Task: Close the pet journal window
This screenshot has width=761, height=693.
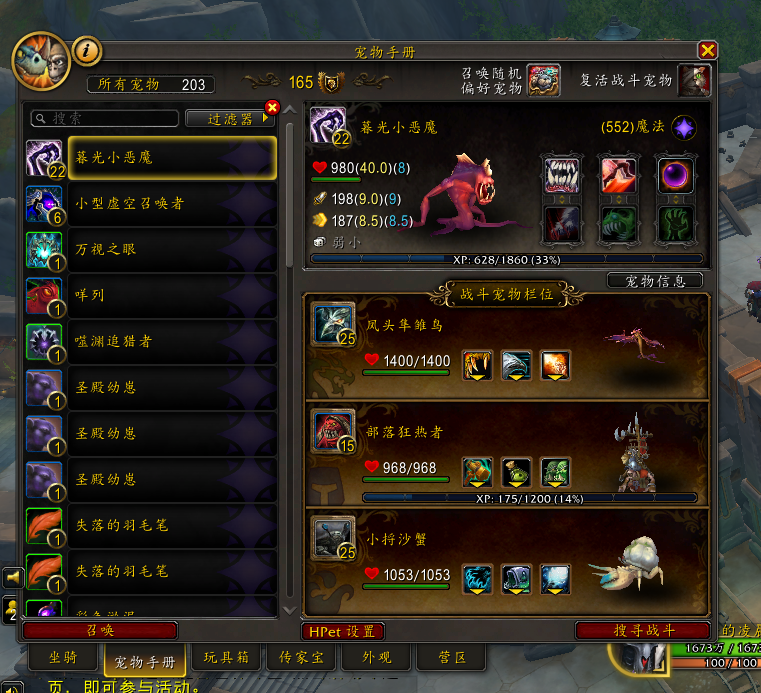Action: (707, 50)
